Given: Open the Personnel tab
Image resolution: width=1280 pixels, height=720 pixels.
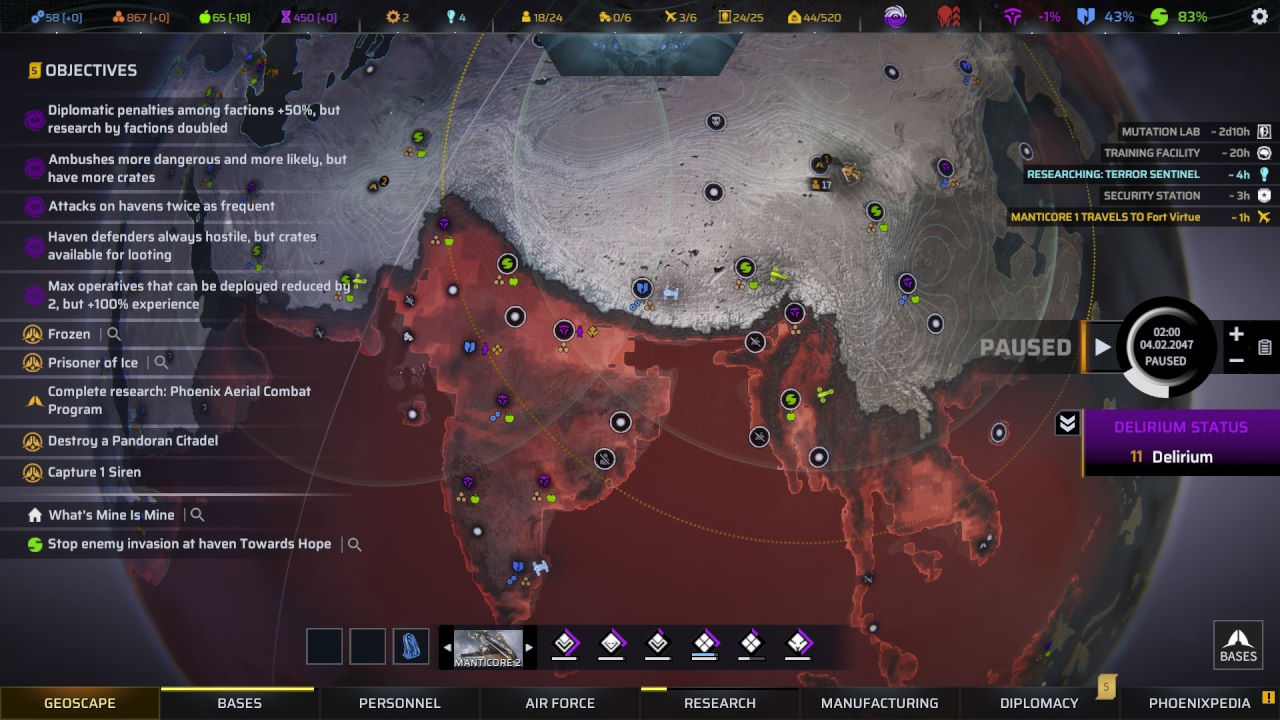Looking at the screenshot, I should click(x=399, y=703).
